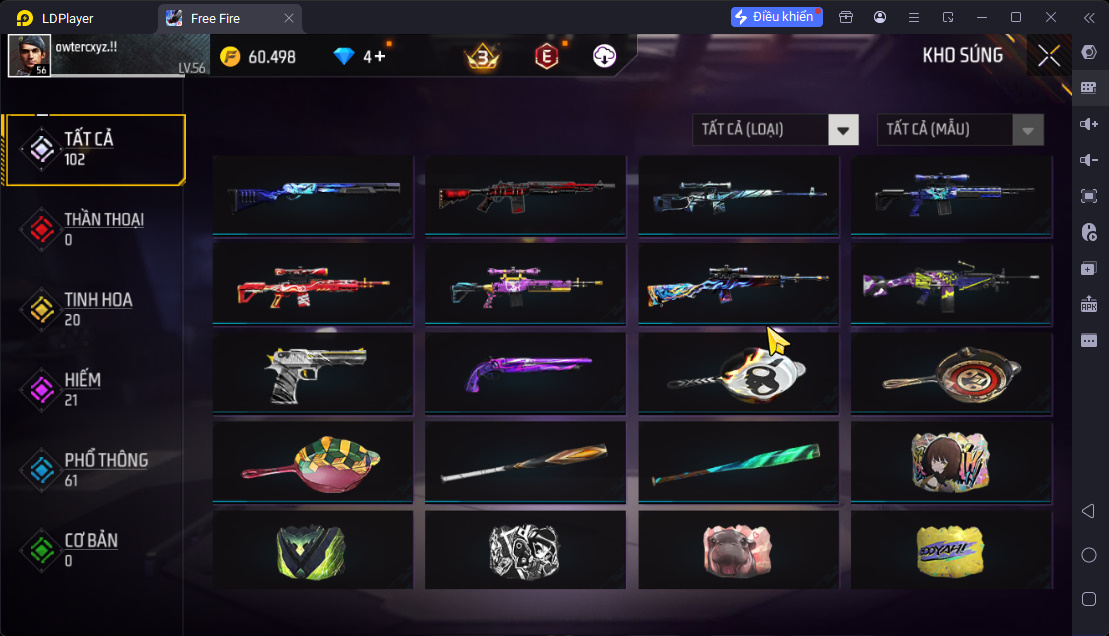The image size is (1109, 636).
Task: Switch to the TẤT CẢ category tab
Action: [x=94, y=149]
